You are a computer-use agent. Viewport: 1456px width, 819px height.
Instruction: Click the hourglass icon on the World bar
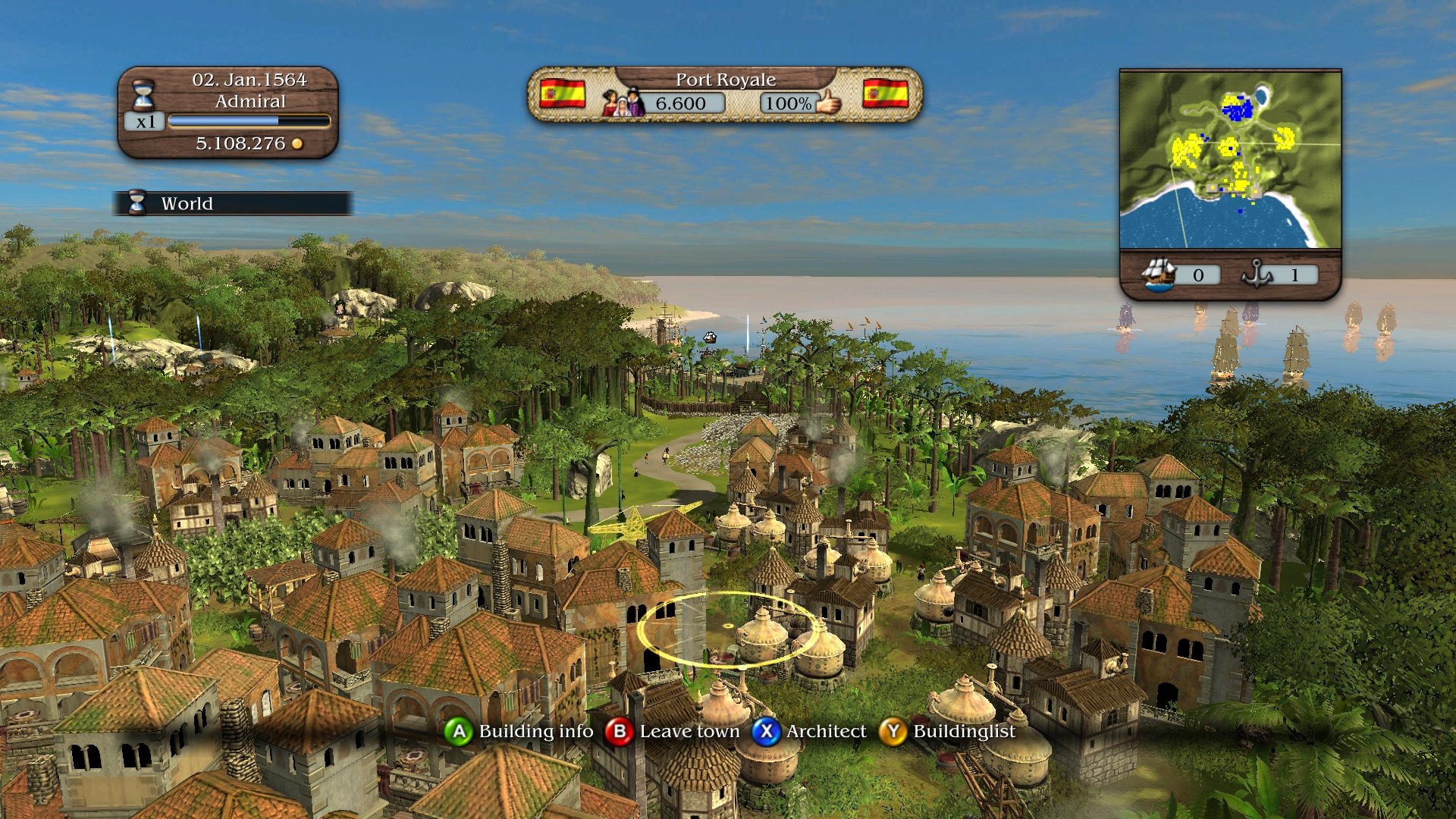[136, 203]
